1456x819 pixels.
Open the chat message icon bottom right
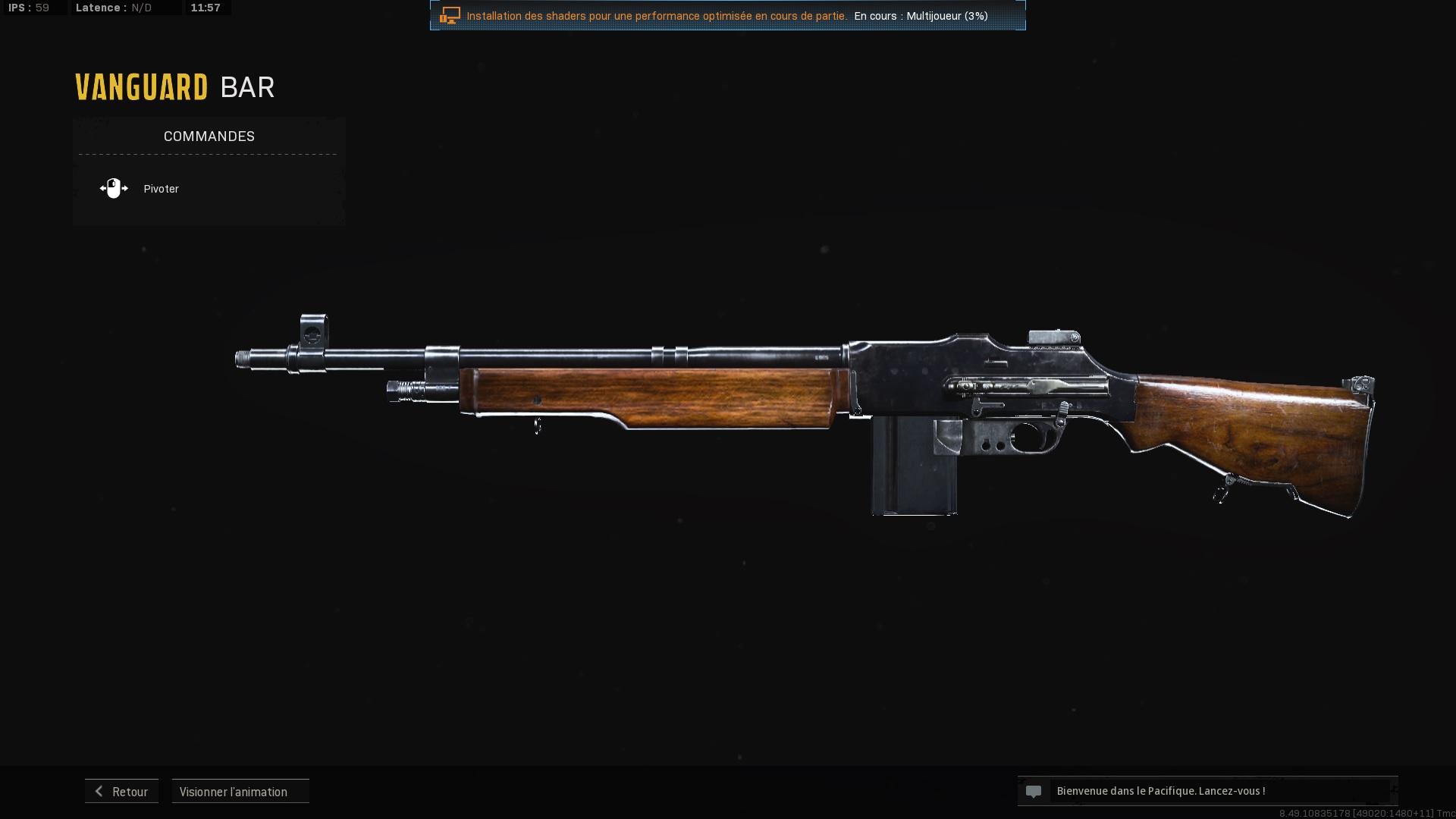point(1034,791)
